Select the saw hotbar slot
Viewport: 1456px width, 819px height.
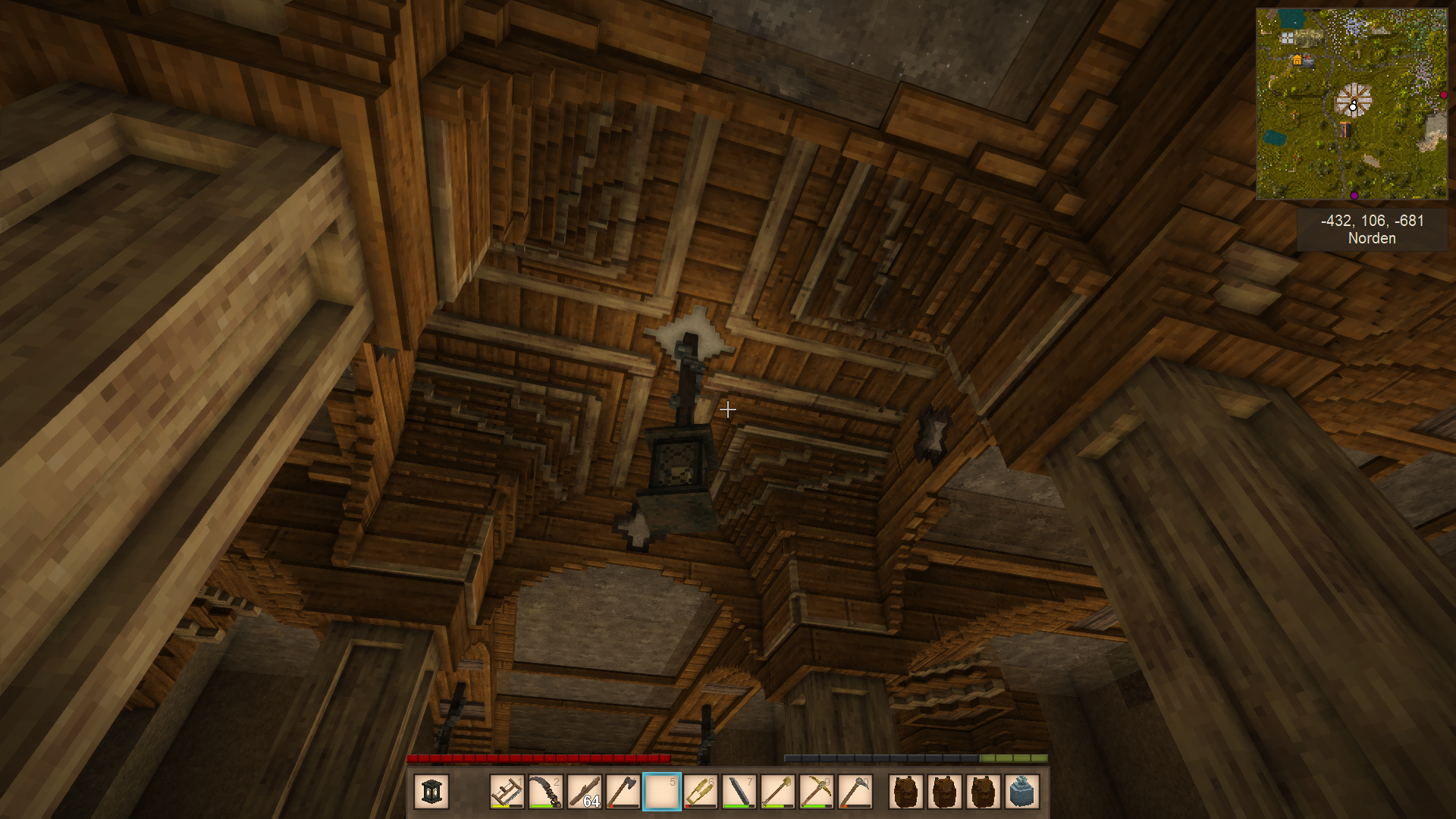click(x=507, y=792)
